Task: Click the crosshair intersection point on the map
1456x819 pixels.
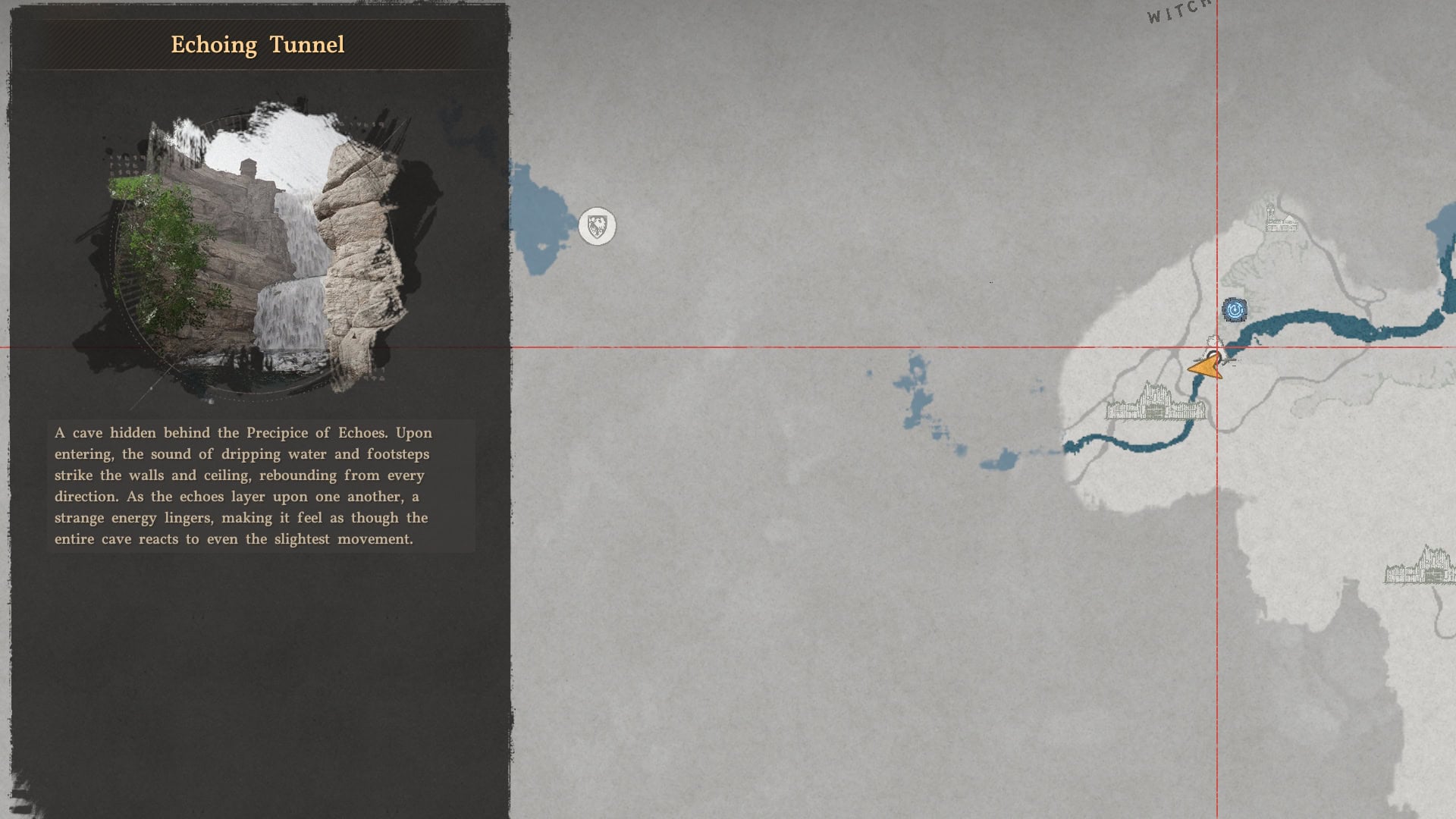Action: [x=1217, y=345]
